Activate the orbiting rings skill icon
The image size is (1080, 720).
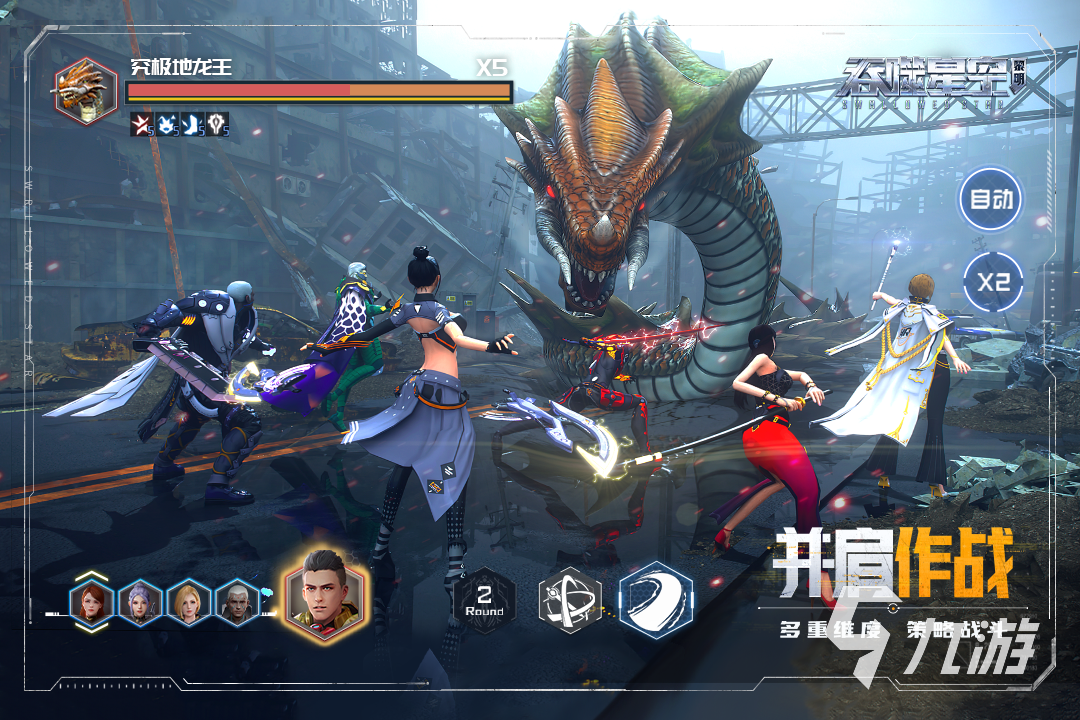click(569, 601)
